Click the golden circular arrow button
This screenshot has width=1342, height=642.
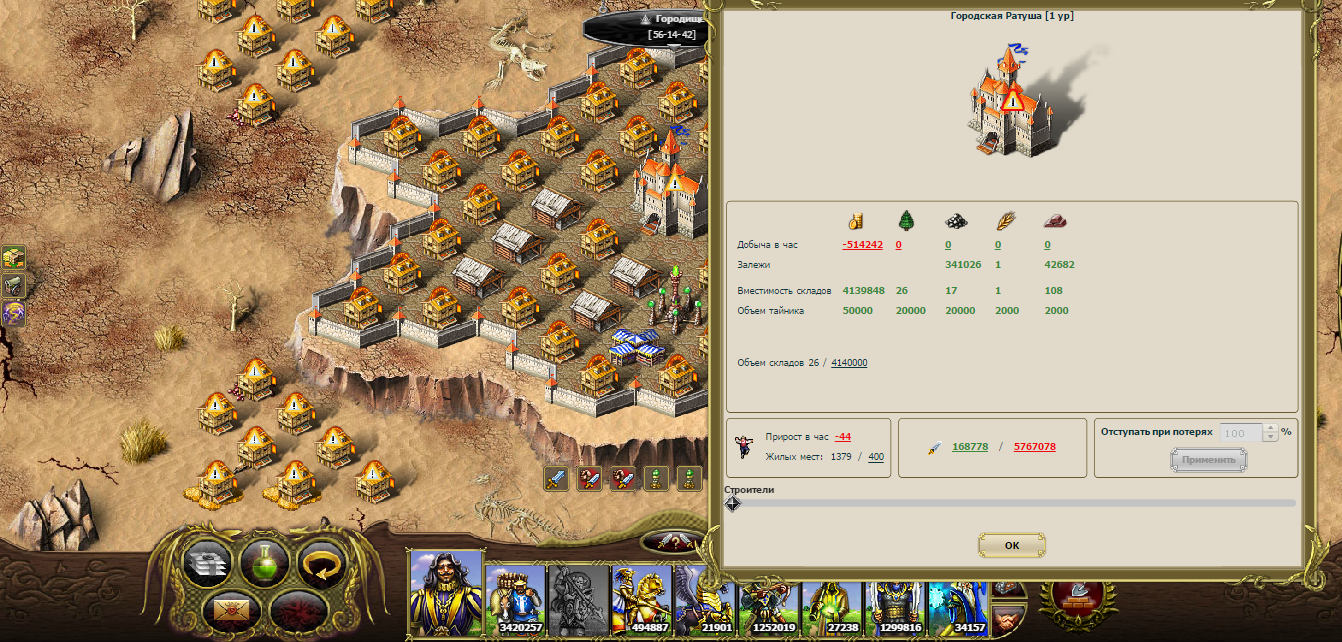pyautogui.click(x=322, y=563)
